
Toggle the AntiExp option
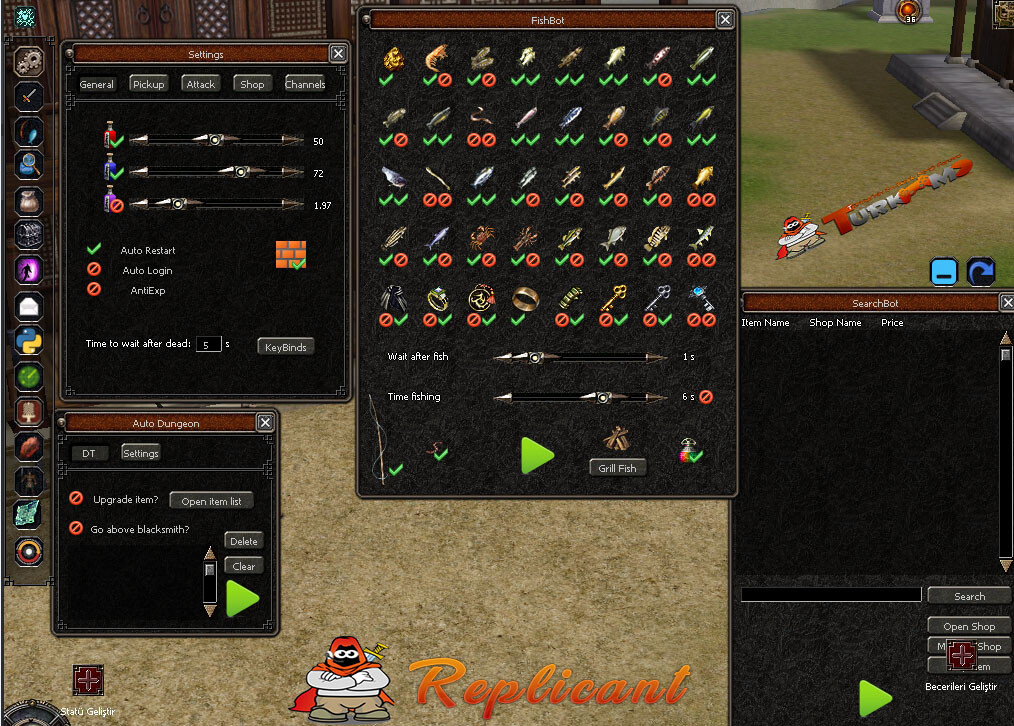pos(95,289)
